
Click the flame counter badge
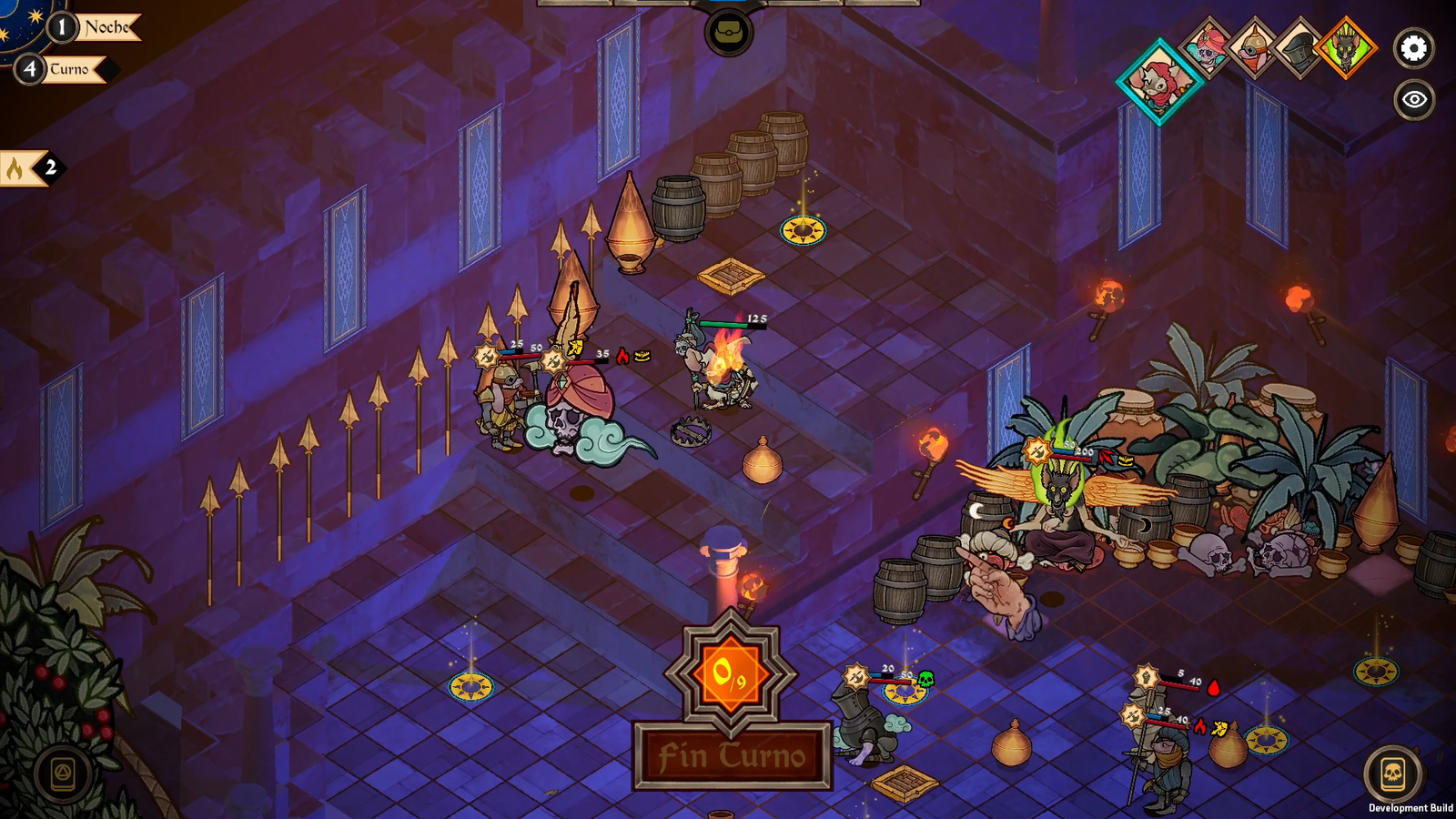pos(29,167)
